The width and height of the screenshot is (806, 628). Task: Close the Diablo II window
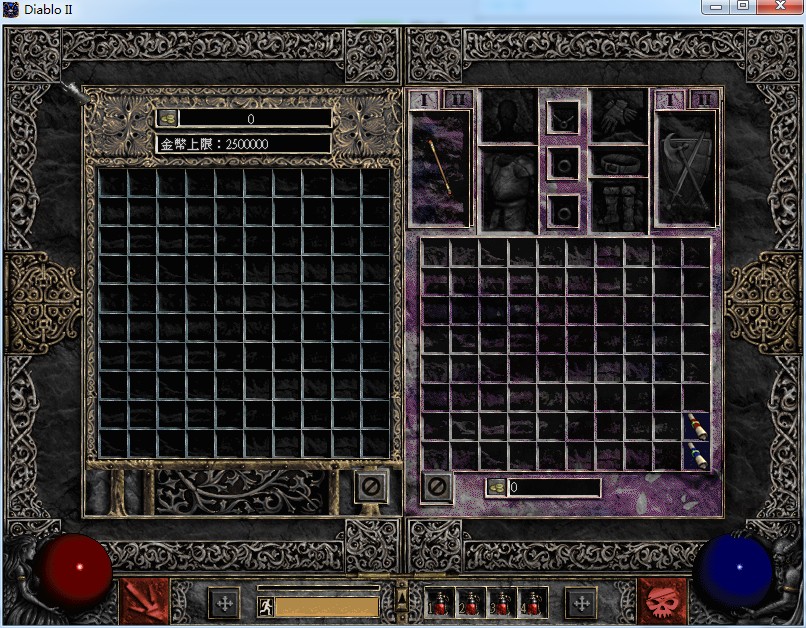point(780,7)
